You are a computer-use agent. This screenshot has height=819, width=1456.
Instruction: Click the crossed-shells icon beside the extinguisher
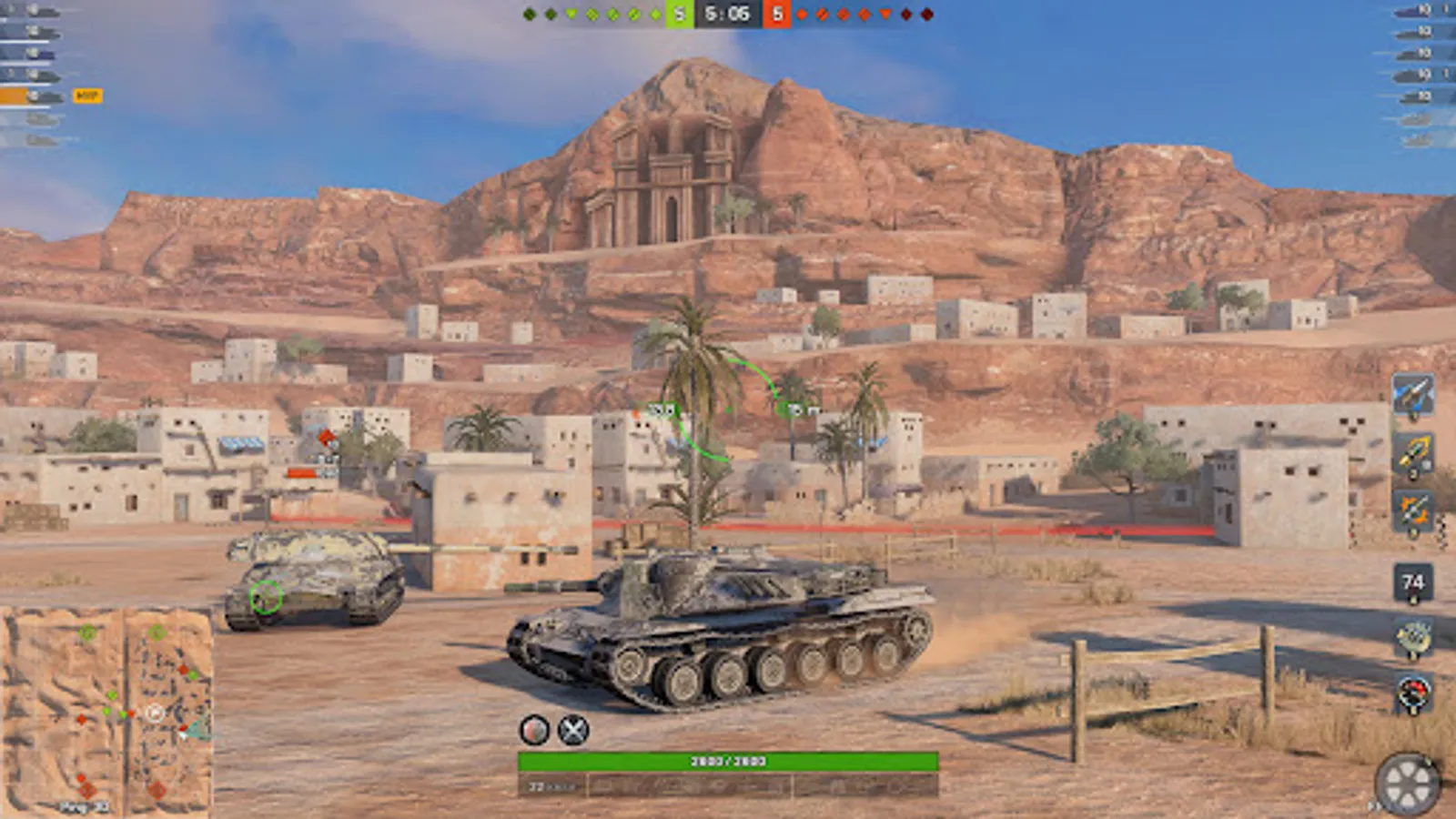point(573,728)
